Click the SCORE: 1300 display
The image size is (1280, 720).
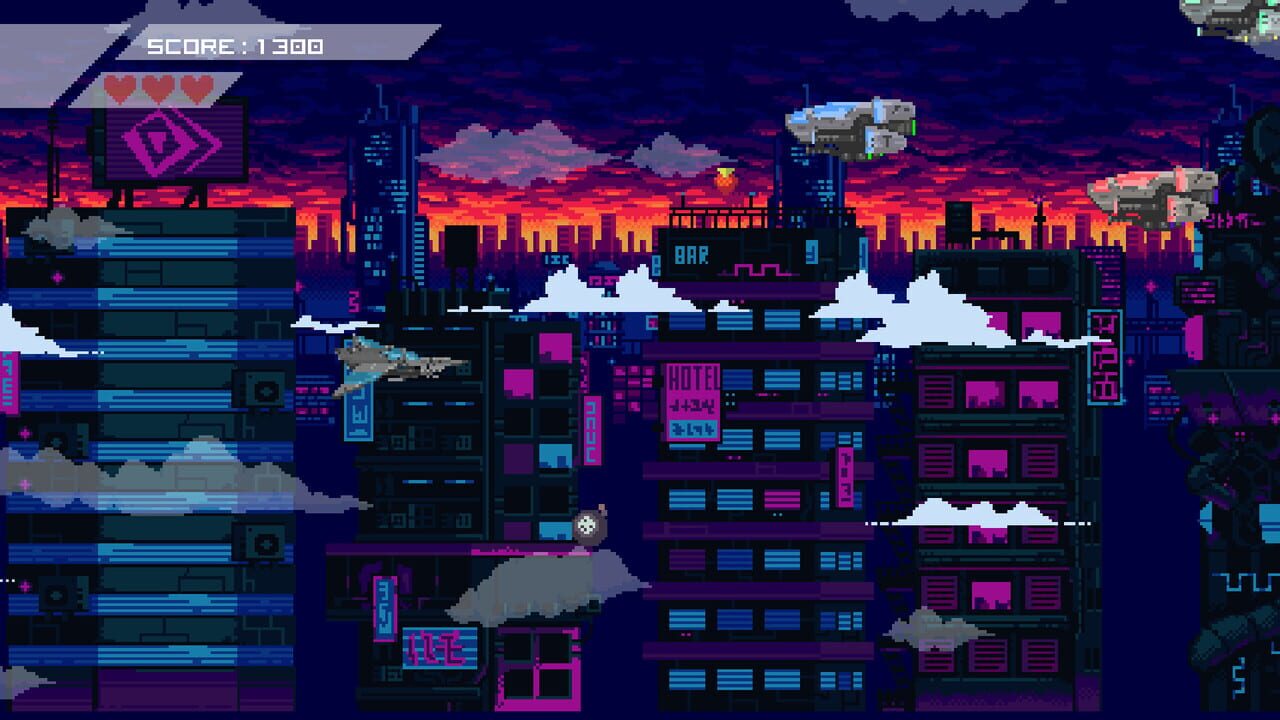pos(235,44)
